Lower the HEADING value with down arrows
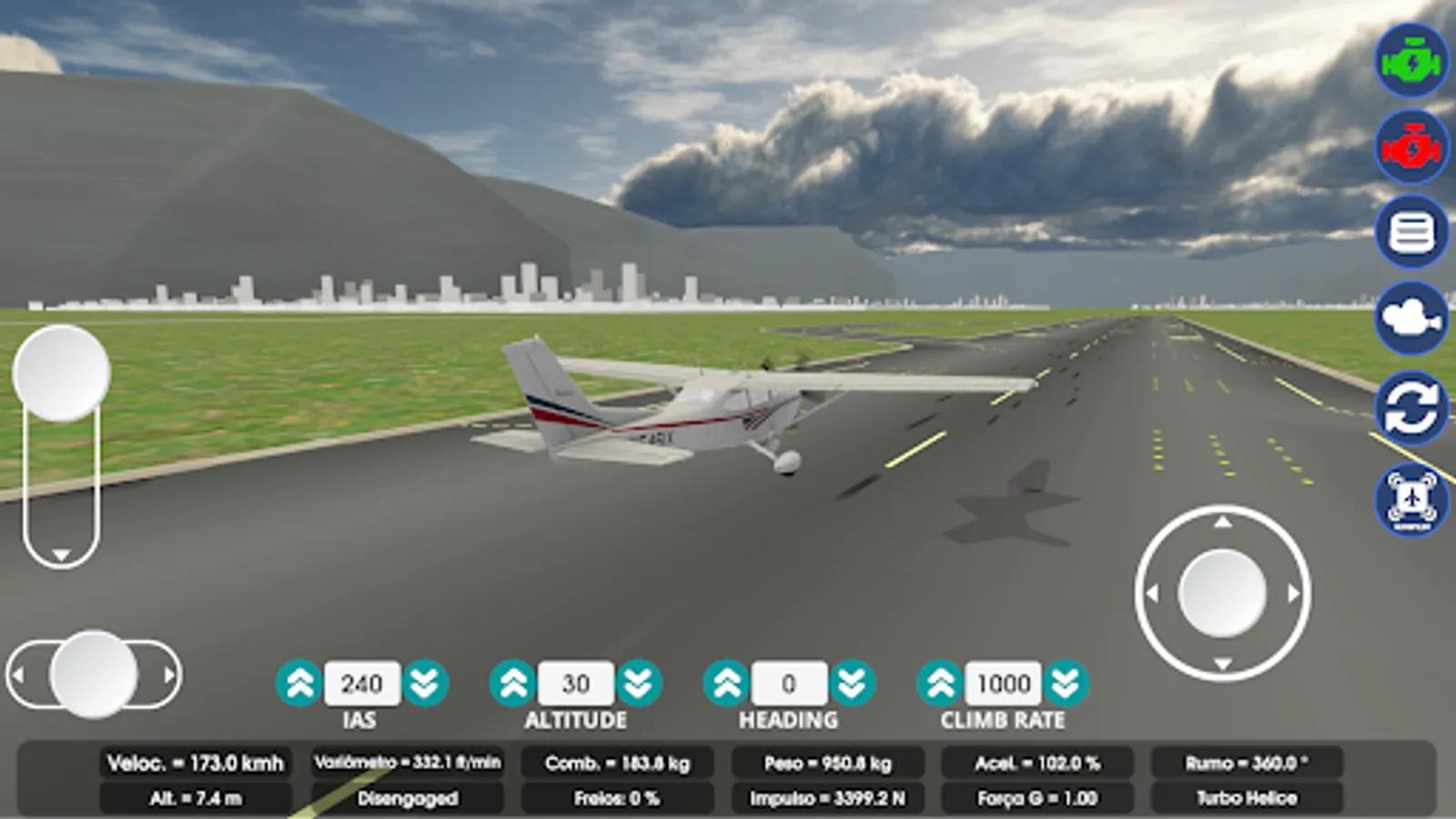1456x819 pixels. point(852,682)
